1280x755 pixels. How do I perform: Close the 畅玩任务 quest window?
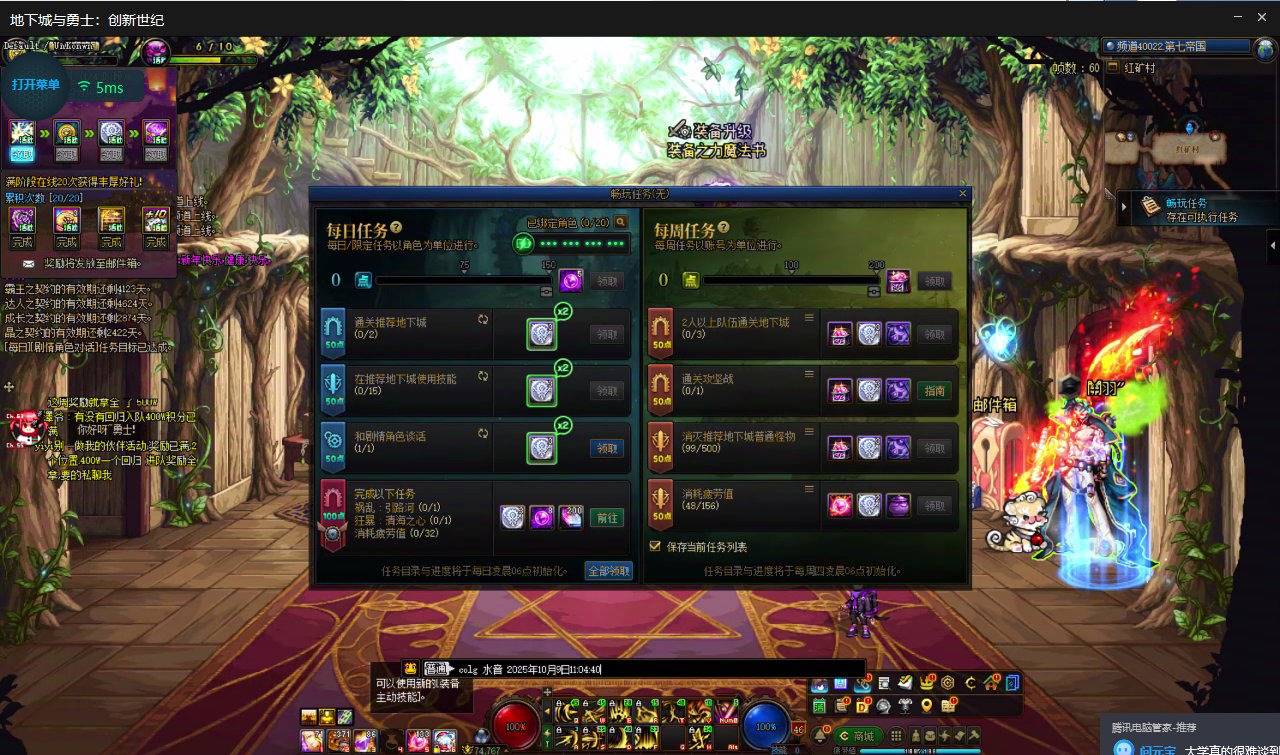click(963, 194)
